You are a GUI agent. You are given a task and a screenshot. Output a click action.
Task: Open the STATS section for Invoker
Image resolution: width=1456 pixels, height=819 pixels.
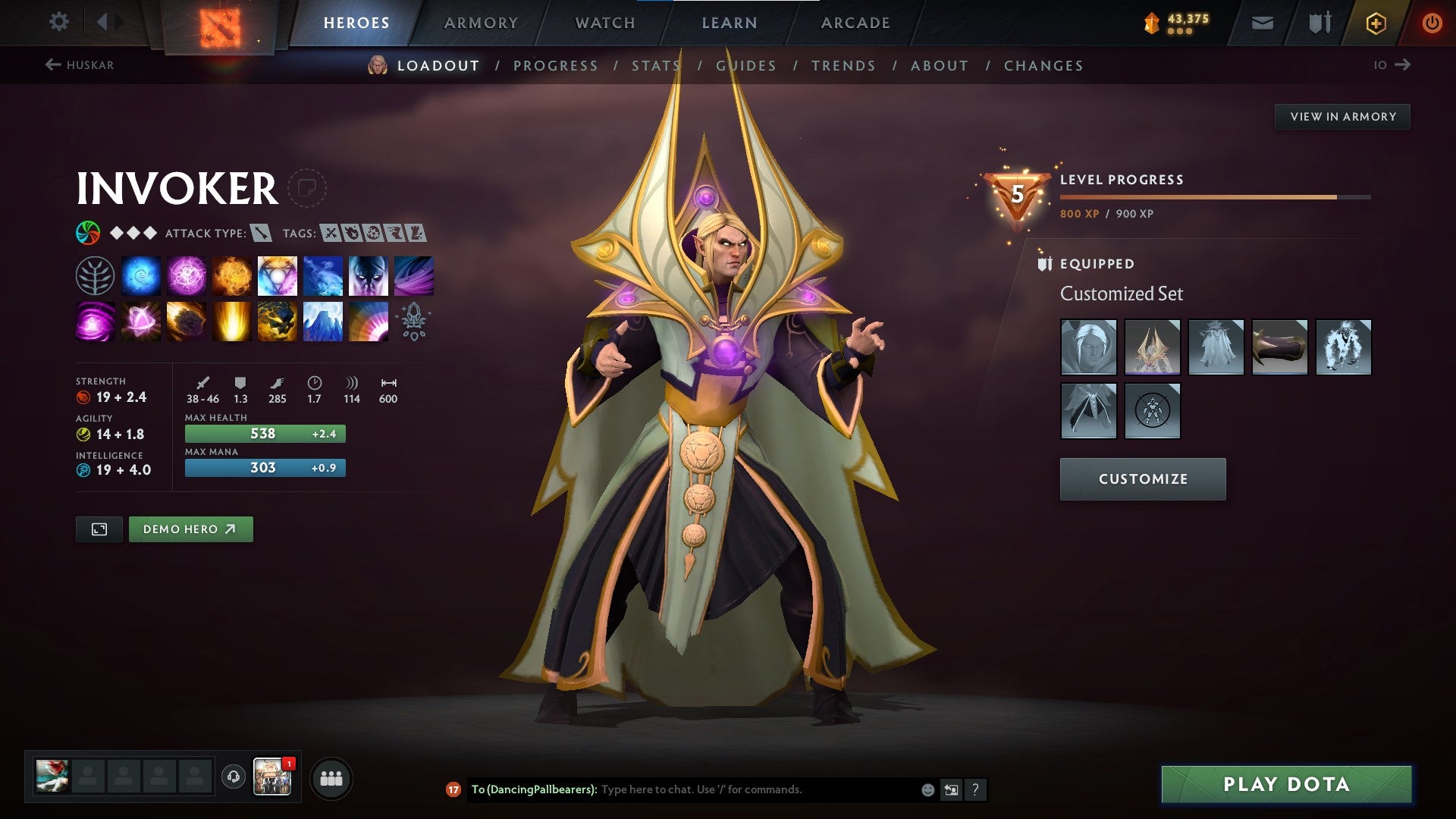click(x=655, y=66)
